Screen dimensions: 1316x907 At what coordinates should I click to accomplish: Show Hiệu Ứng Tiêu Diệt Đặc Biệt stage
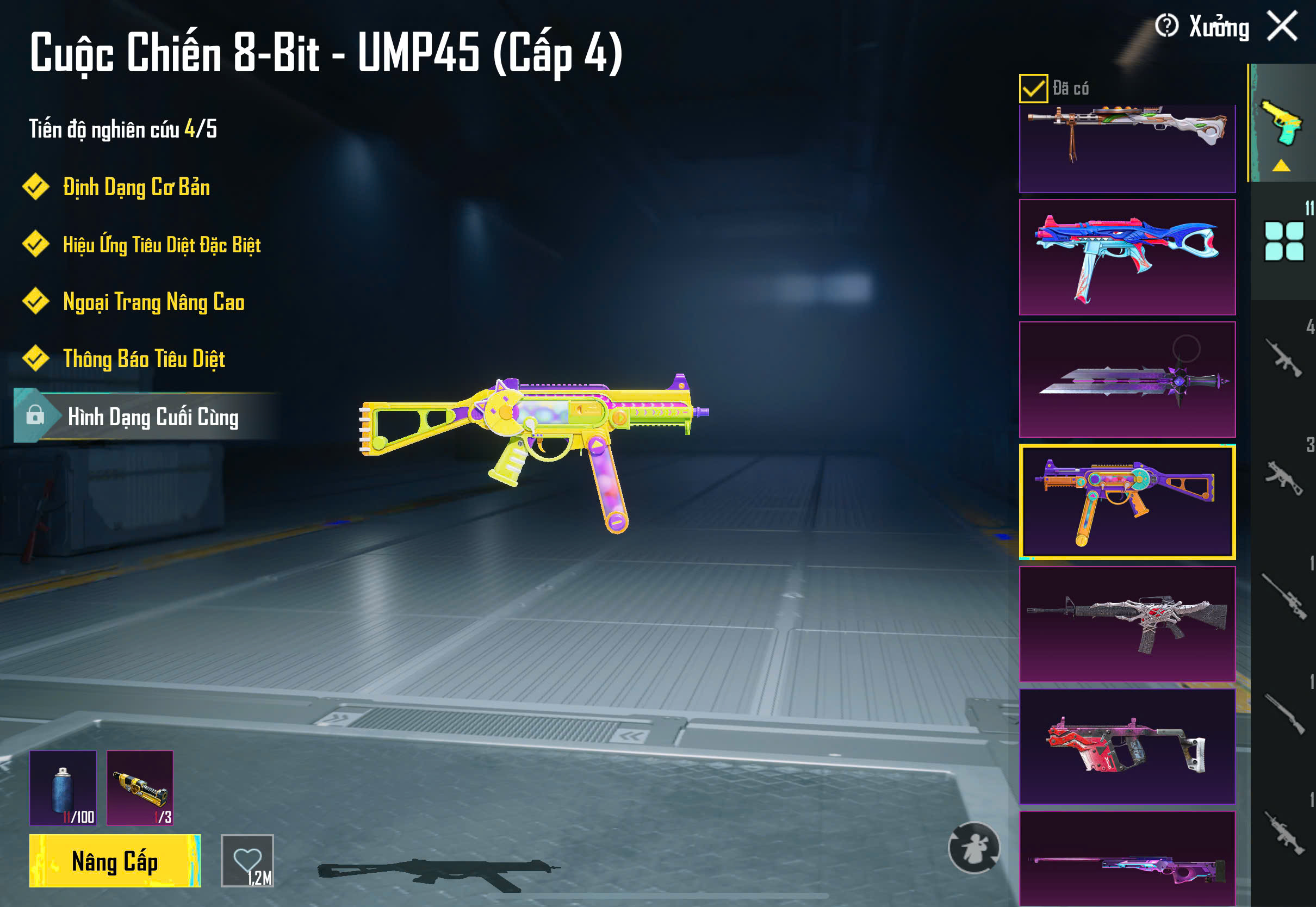click(x=162, y=245)
